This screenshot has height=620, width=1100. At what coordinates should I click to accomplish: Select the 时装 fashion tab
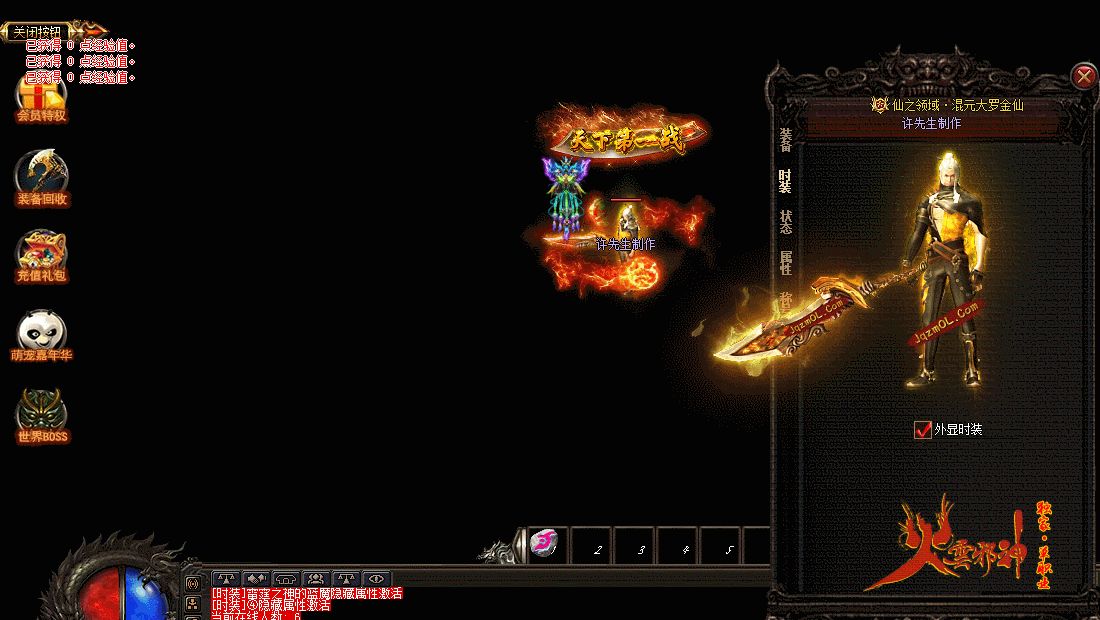click(x=786, y=181)
